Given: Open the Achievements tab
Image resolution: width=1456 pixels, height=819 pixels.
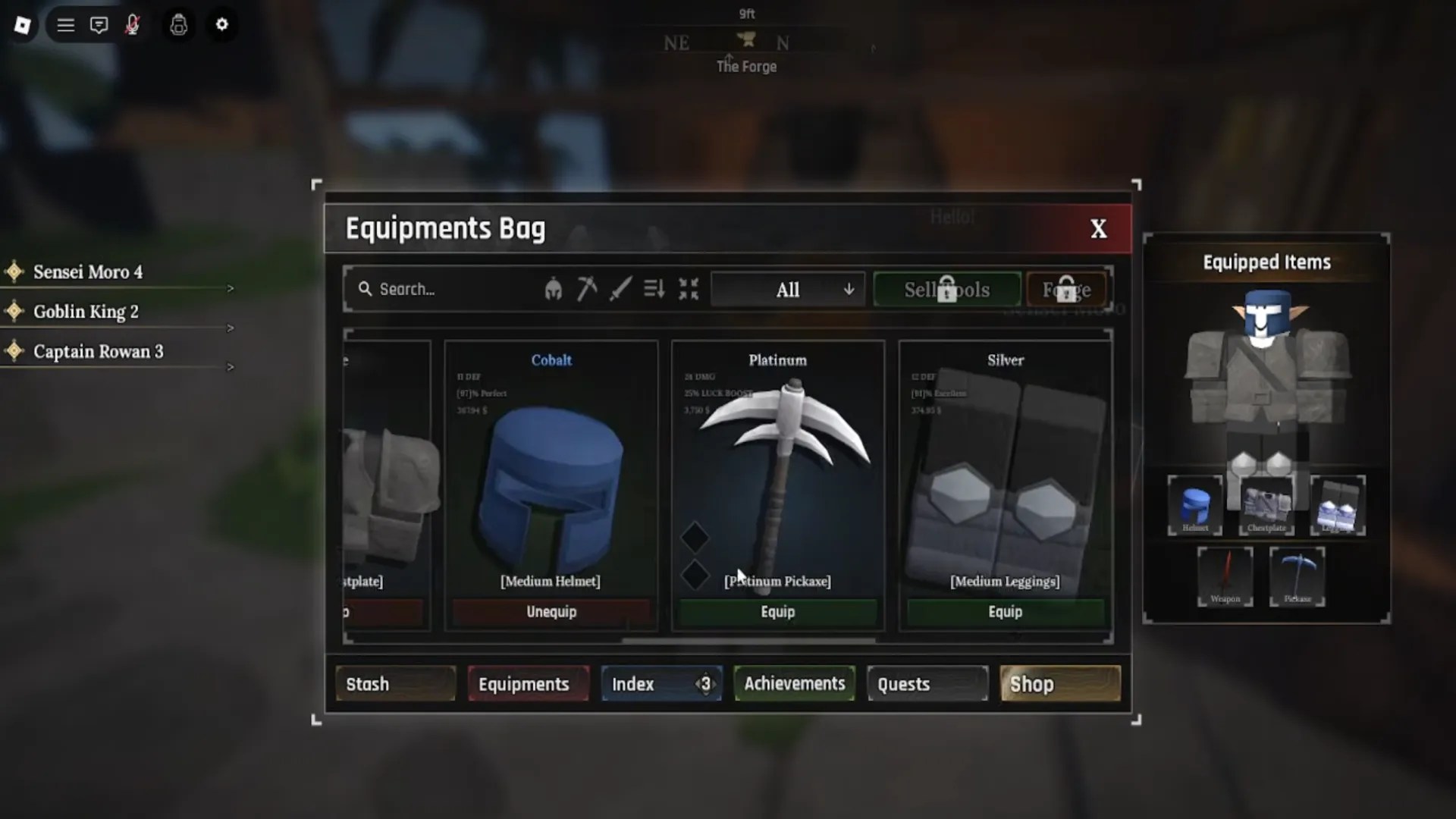Looking at the screenshot, I should click(795, 683).
